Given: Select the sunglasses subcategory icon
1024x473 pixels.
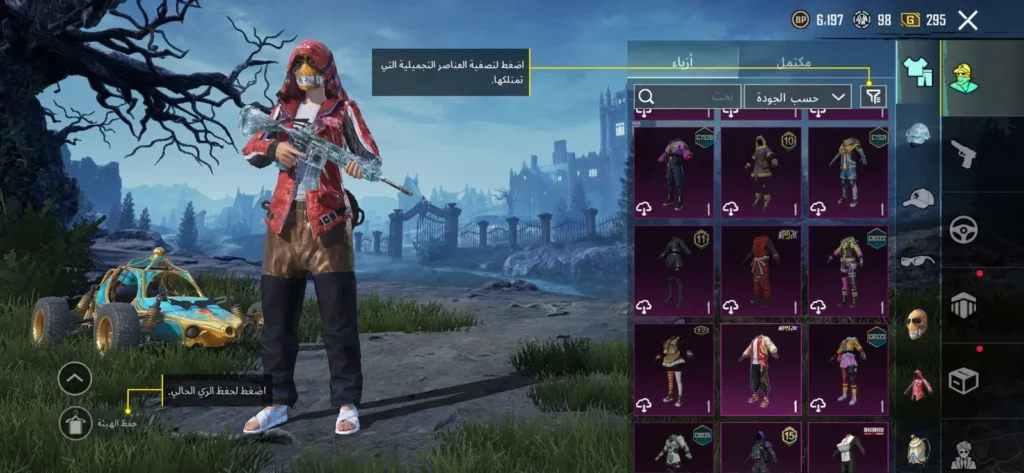Looking at the screenshot, I should (918, 260).
